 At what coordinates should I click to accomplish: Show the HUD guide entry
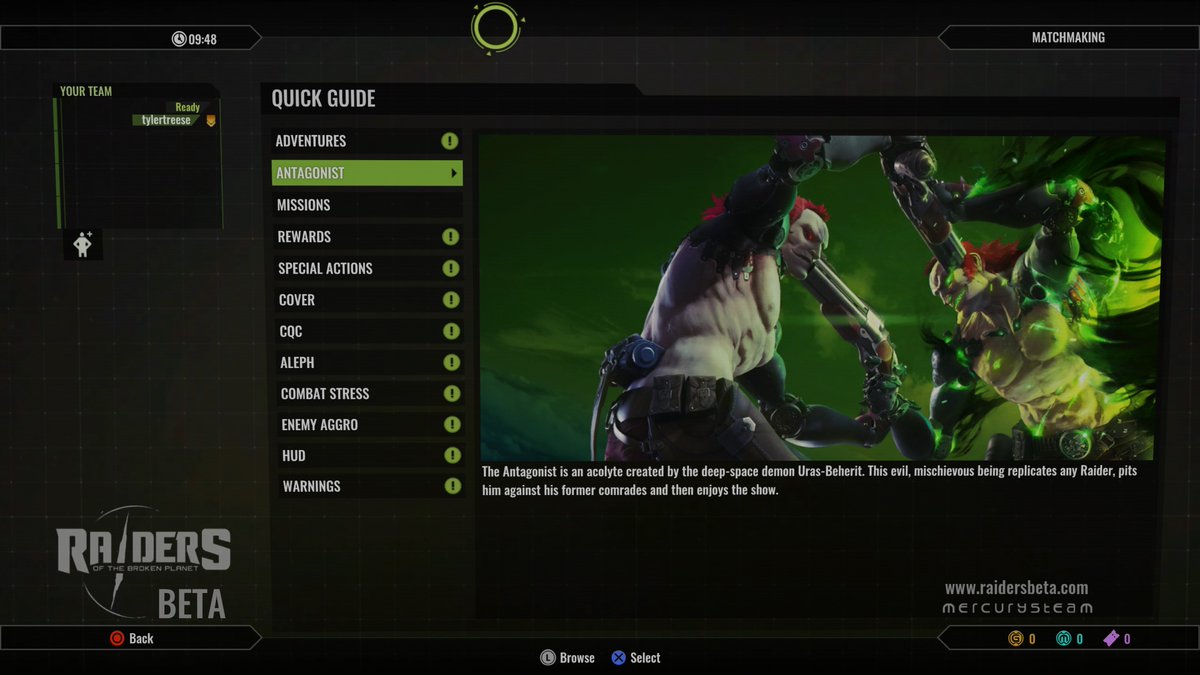[366, 456]
